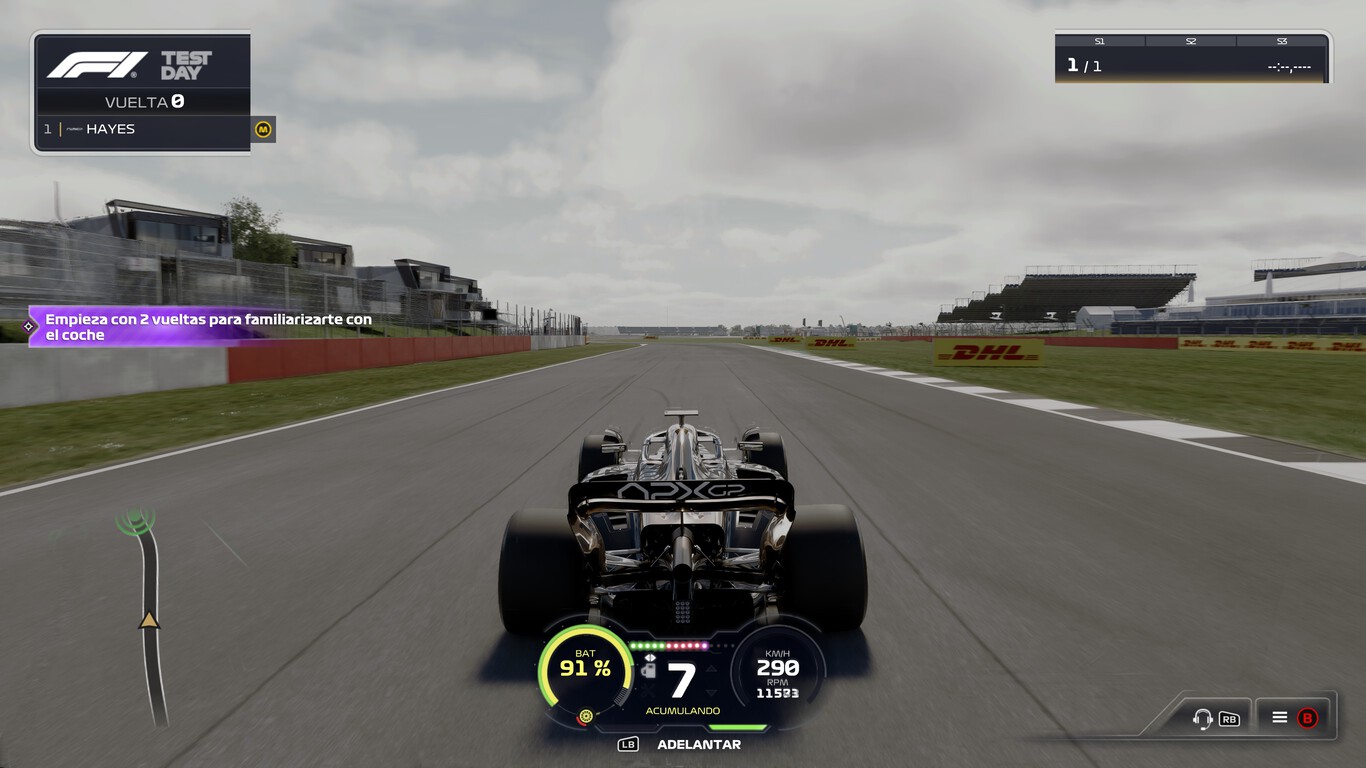Viewport: 1366px width, 768px height.
Task: Click the fuel pump icon on the dashboard
Action: pyautogui.click(x=649, y=670)
